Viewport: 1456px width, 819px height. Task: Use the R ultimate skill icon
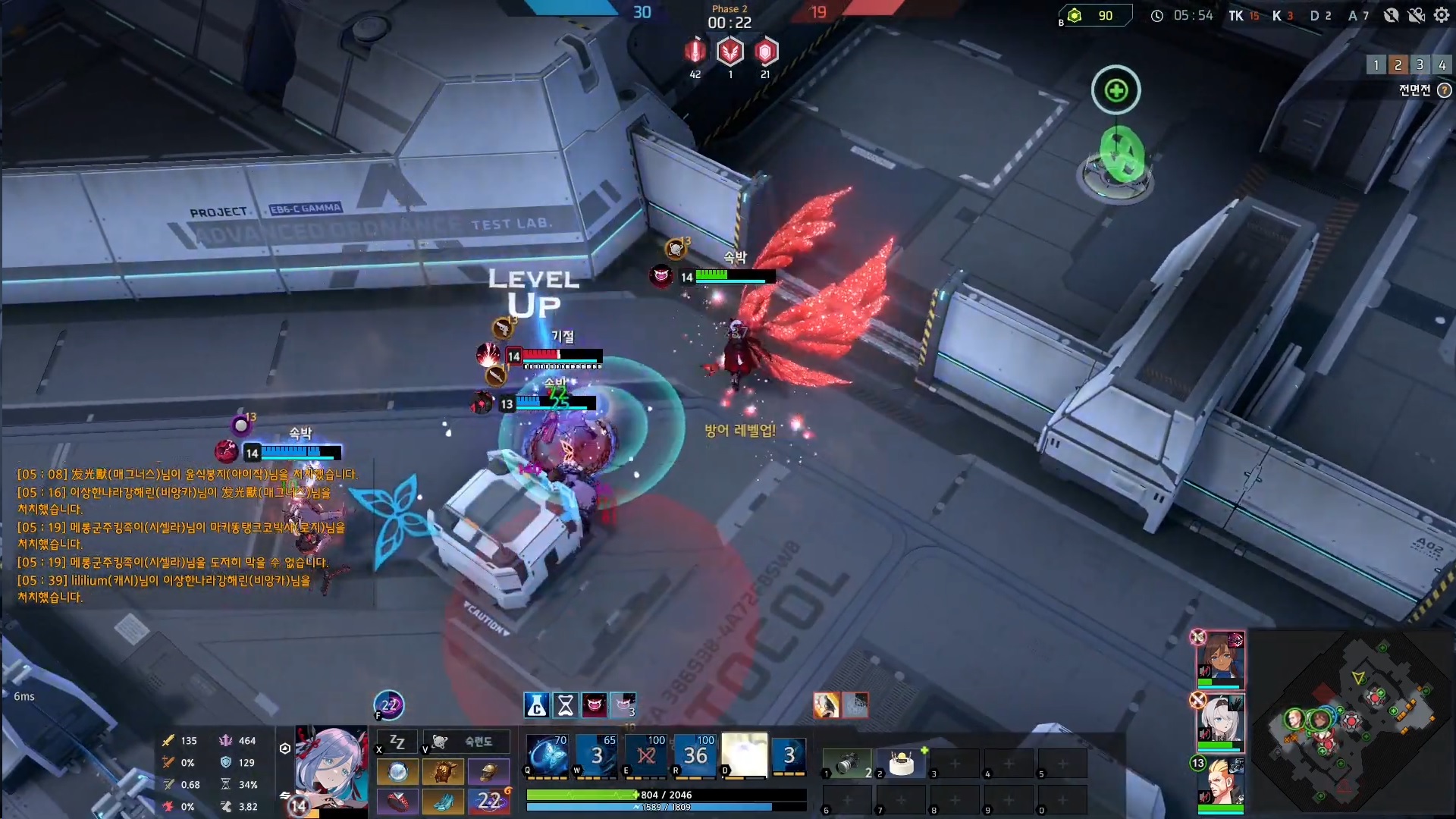tap(695, 755)
